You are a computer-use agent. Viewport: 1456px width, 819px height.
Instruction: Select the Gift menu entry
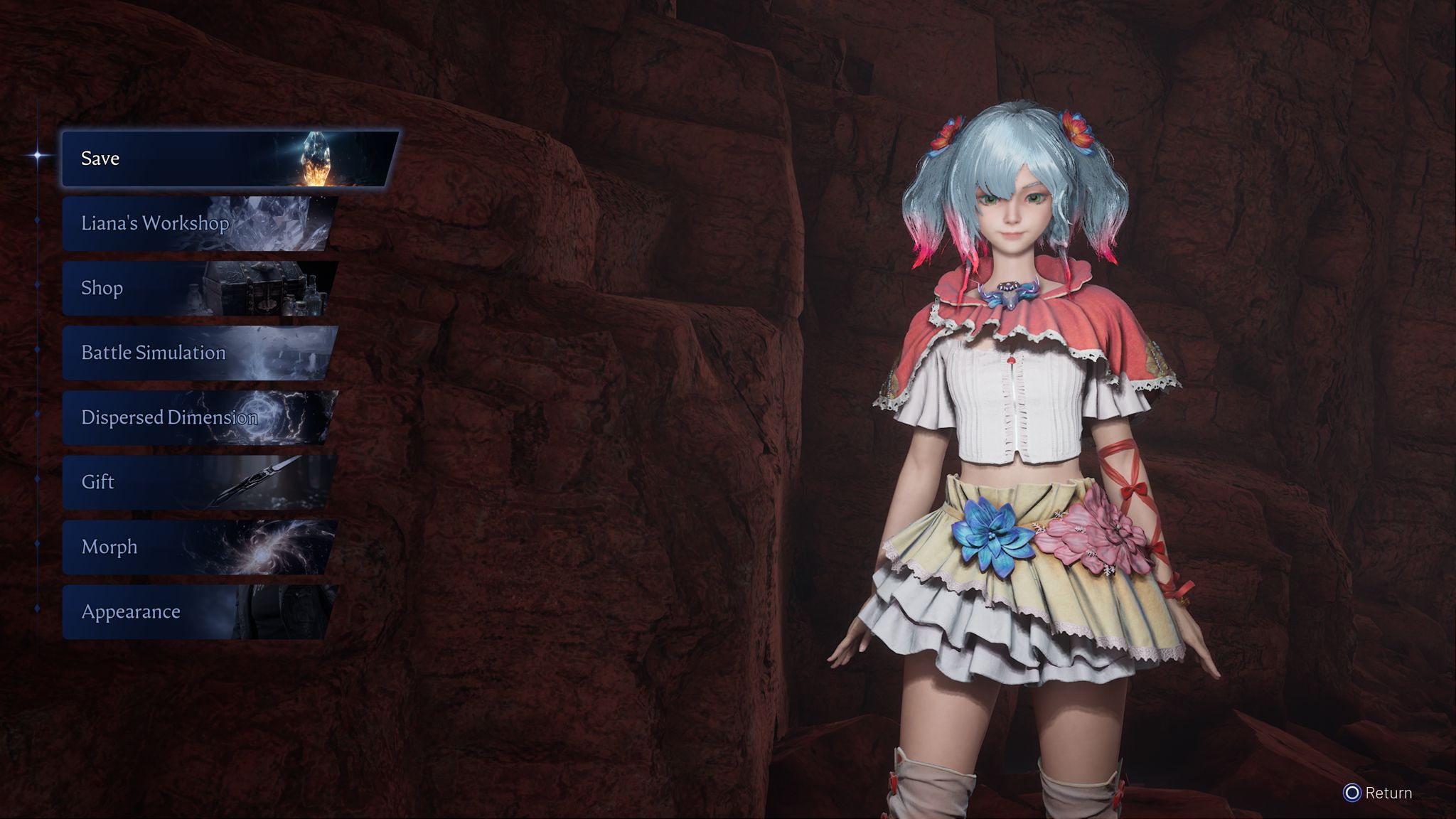(198, 482)
